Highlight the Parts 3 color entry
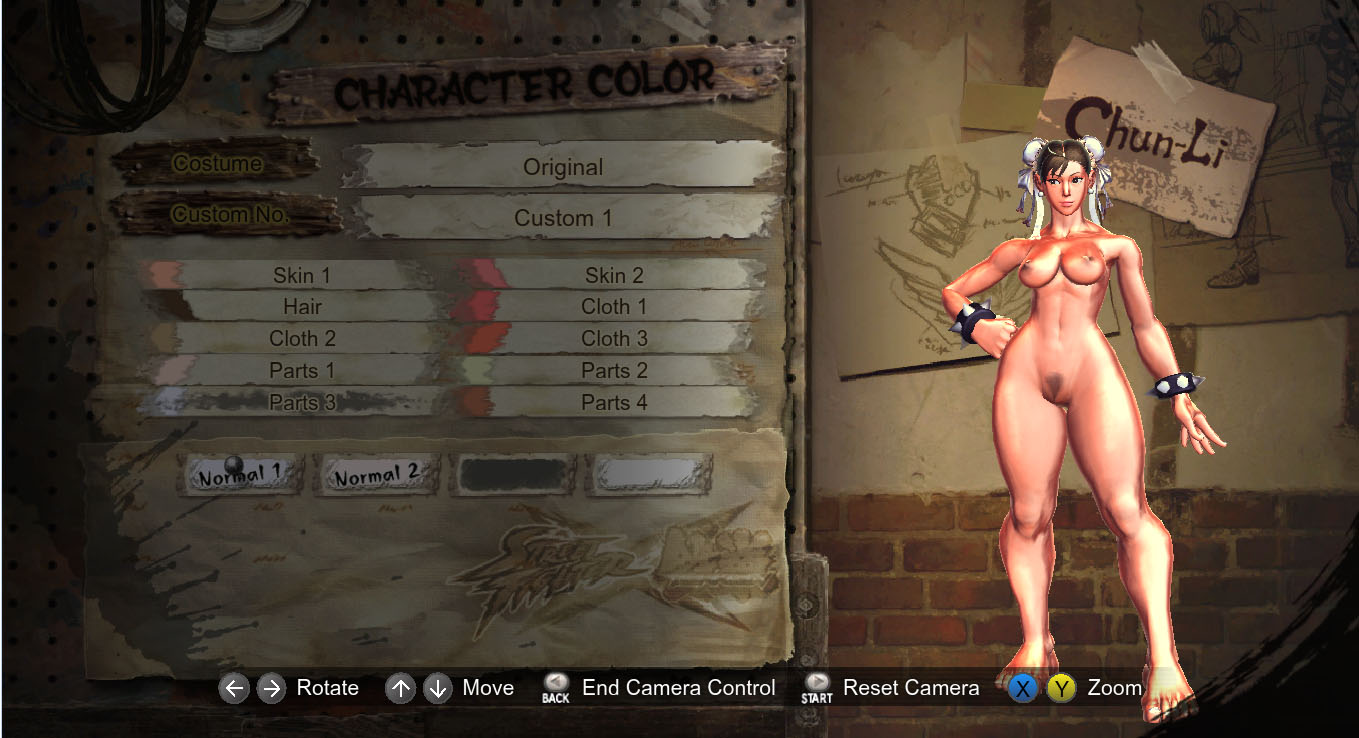Image resolution: width=1359 pixels, height=738 pixels. [301, 403]
